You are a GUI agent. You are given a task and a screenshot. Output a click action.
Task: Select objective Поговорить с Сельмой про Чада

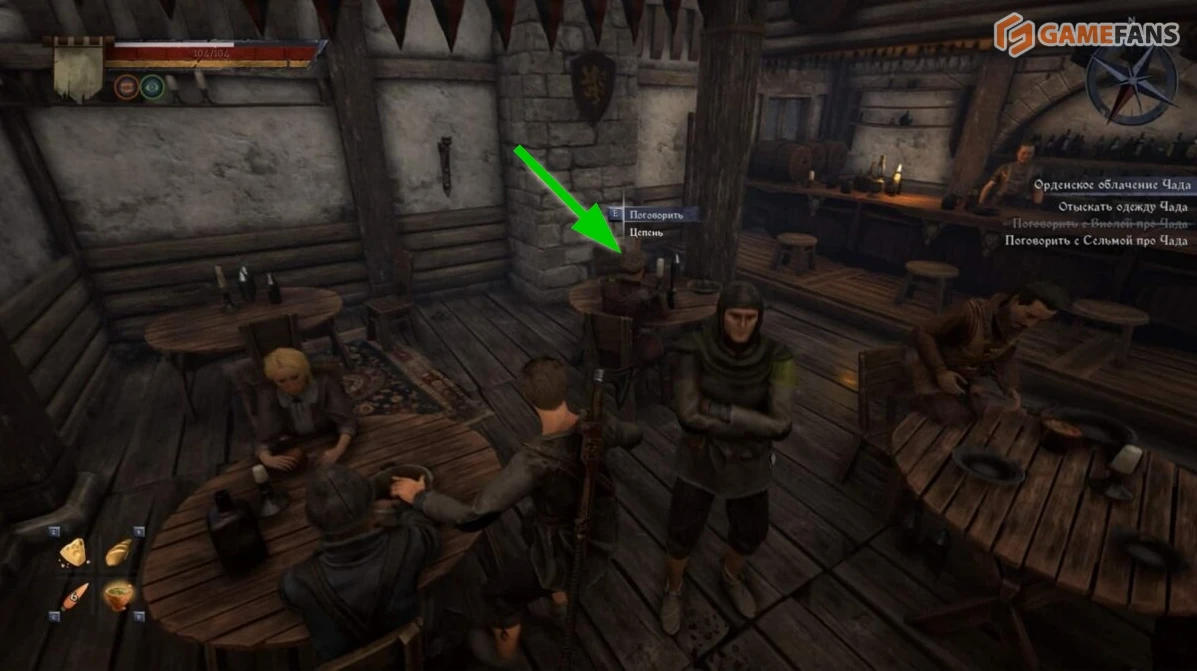(1096, 241)
